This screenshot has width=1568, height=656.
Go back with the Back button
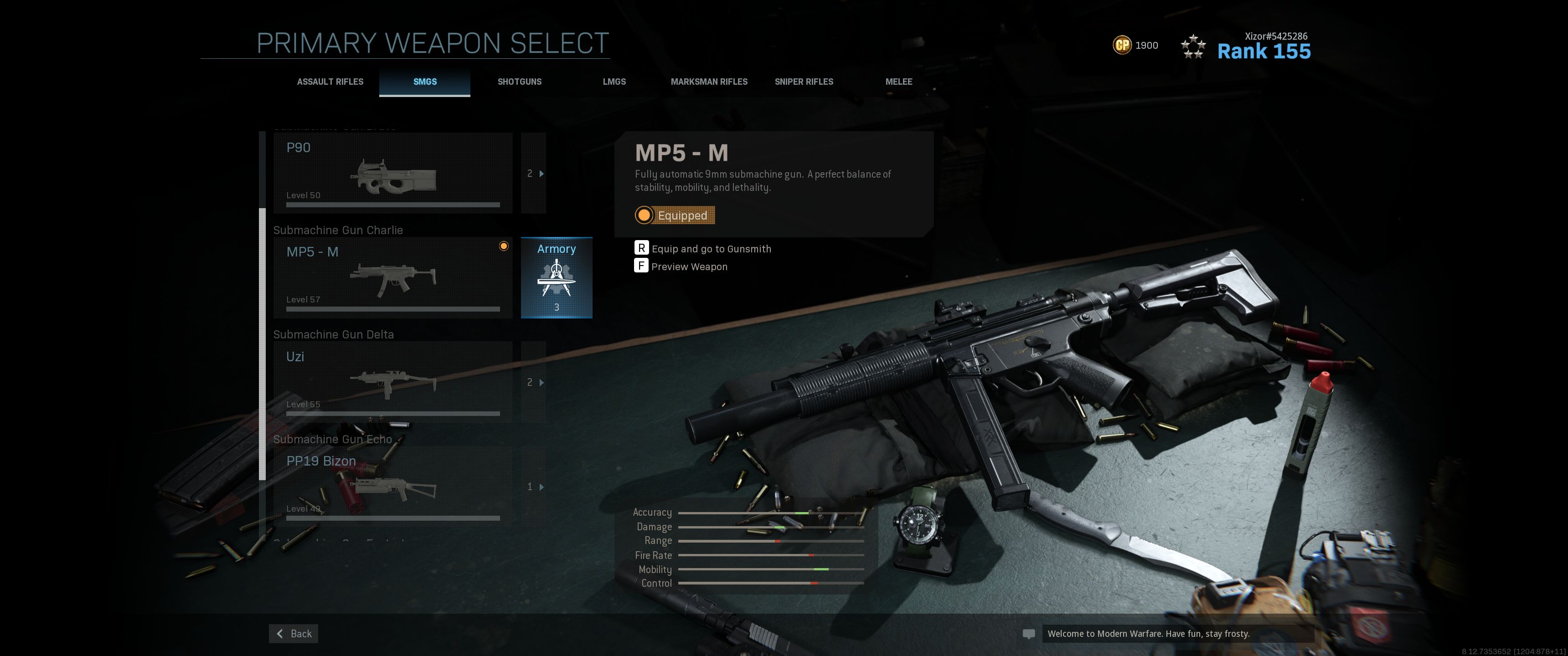(294, 634)
